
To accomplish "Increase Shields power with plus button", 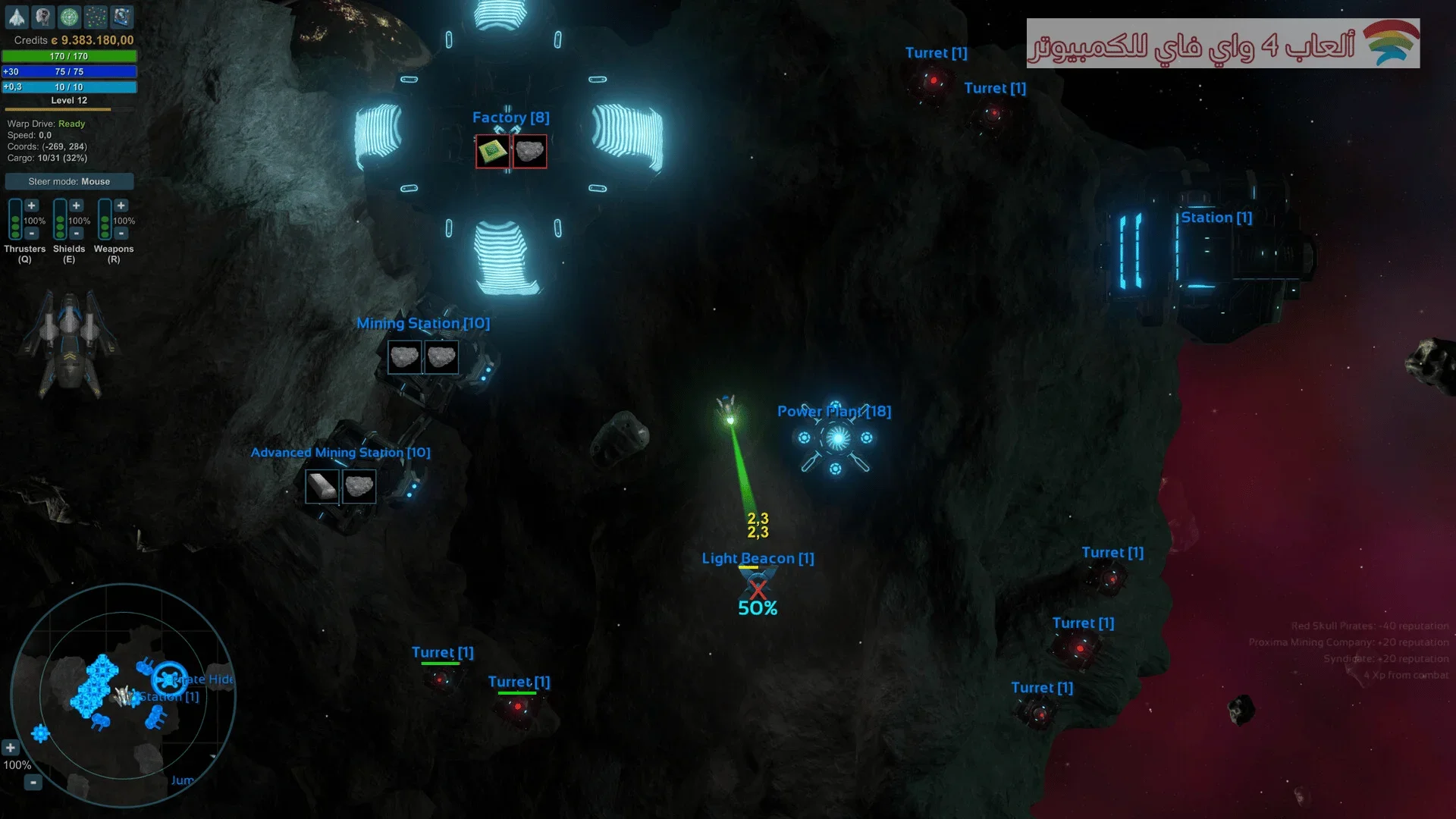I will [77, 206].
